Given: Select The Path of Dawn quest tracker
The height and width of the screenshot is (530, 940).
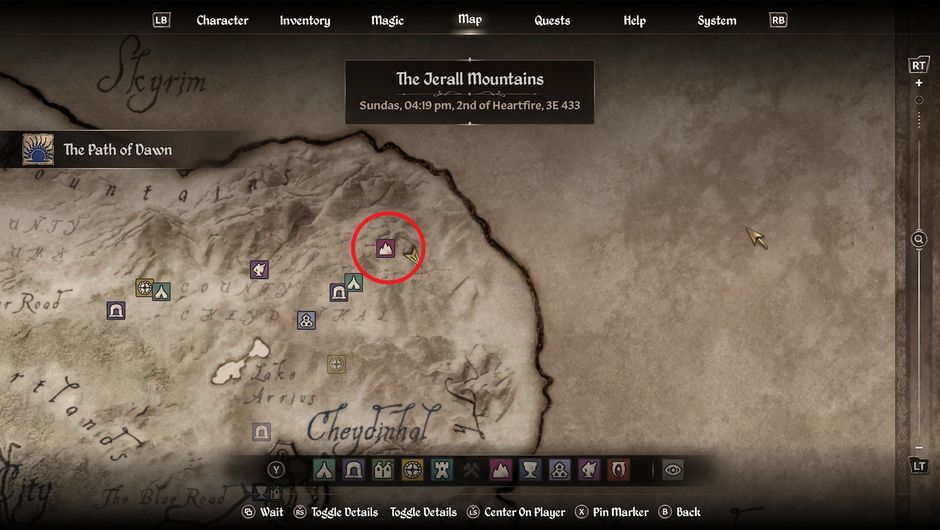Looking at the screenshot, I should point(100,150).
